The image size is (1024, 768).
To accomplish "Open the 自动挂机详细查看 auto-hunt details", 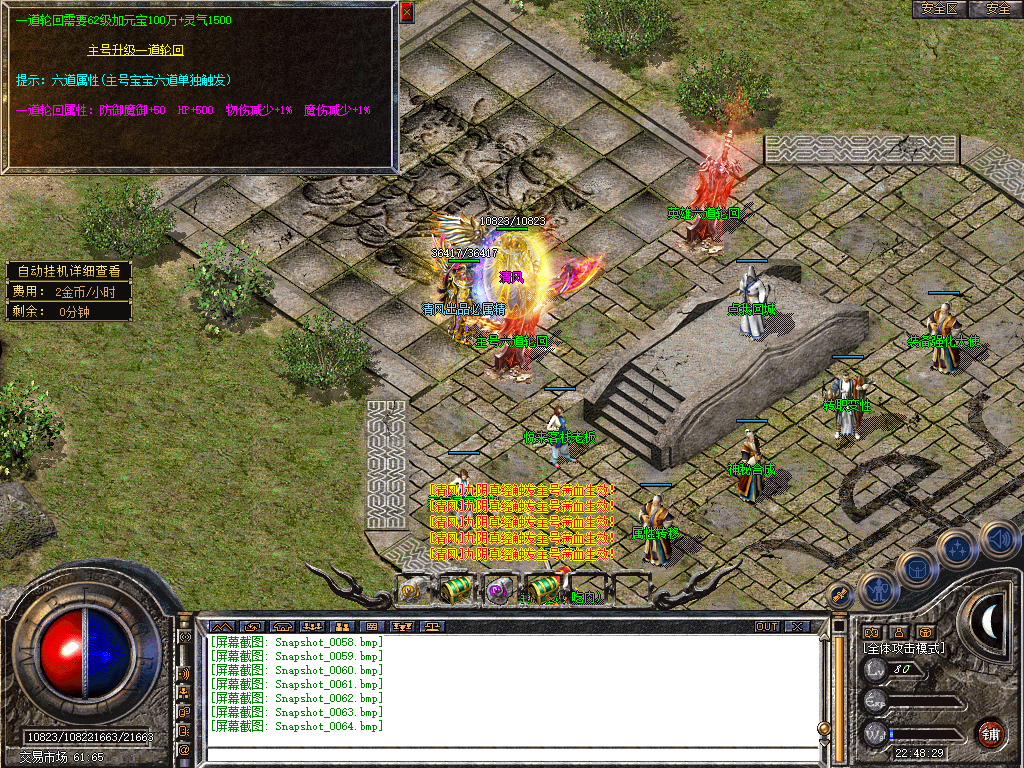I will (x=68, y=271).
